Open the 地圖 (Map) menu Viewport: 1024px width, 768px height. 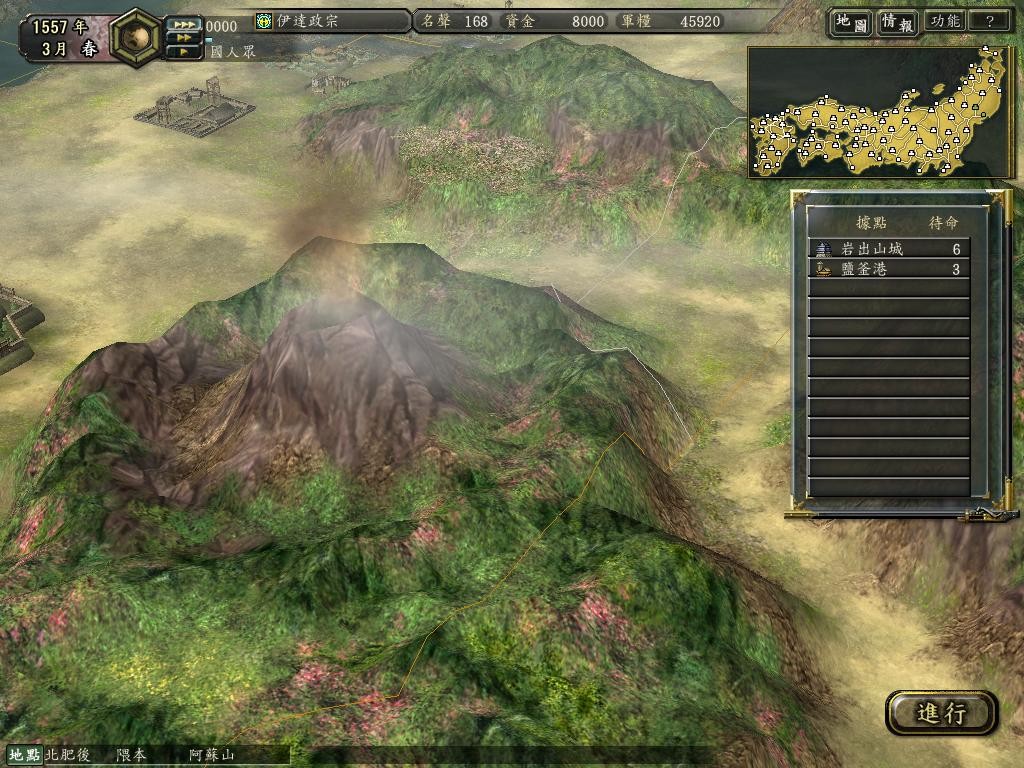tap(850, 22)
